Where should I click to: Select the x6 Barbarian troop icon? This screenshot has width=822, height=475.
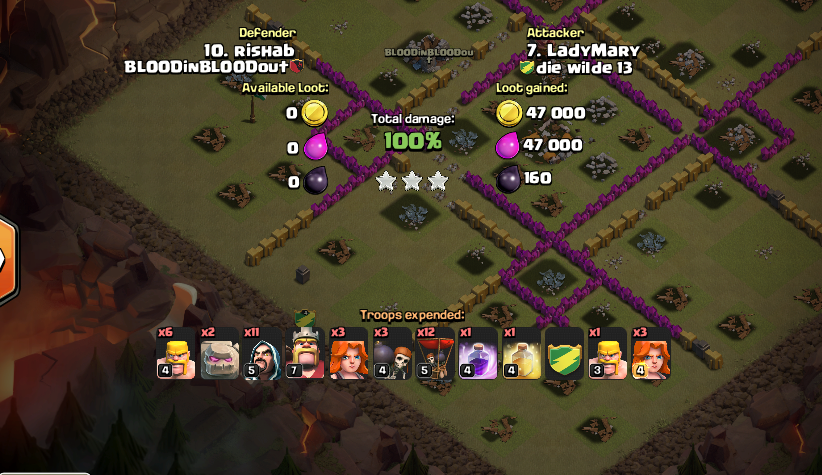(x=174, y=355)
